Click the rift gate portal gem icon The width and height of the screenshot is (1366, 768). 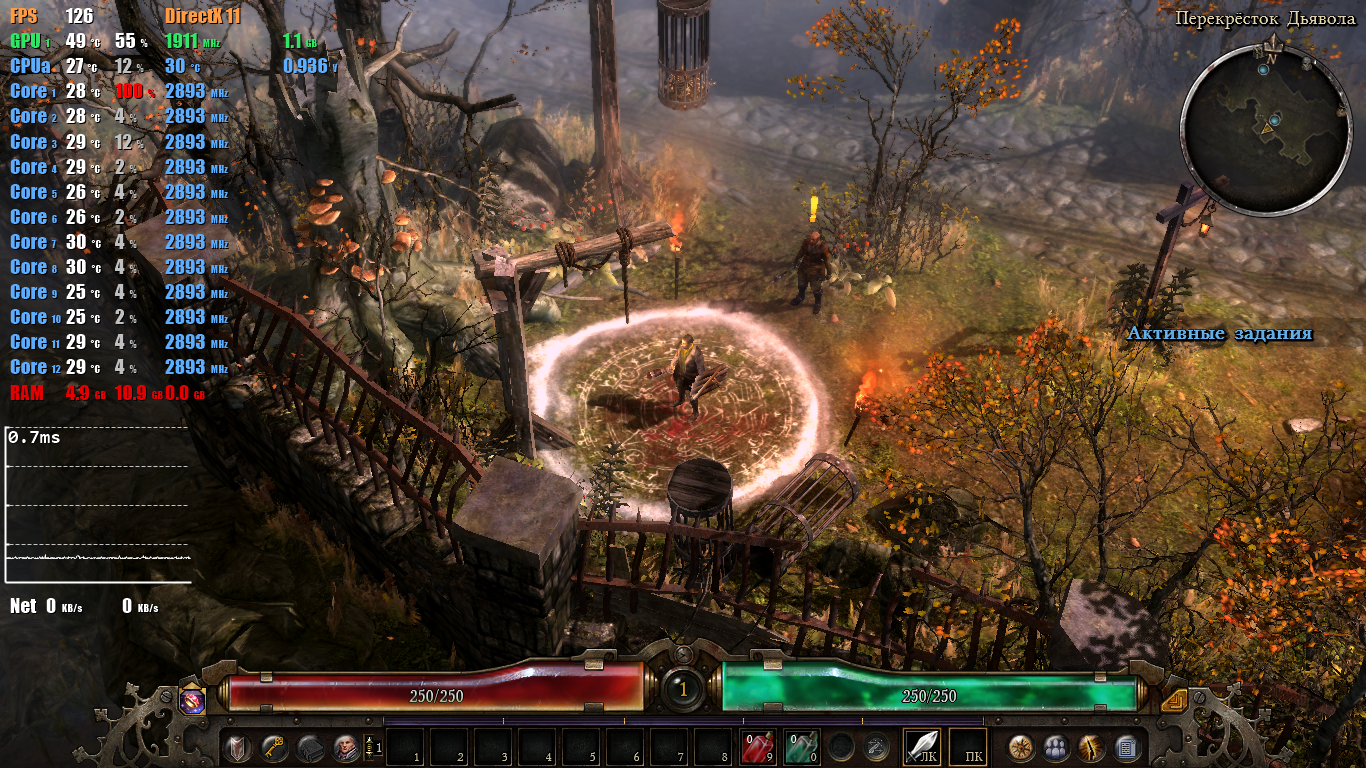pos(192,699)
